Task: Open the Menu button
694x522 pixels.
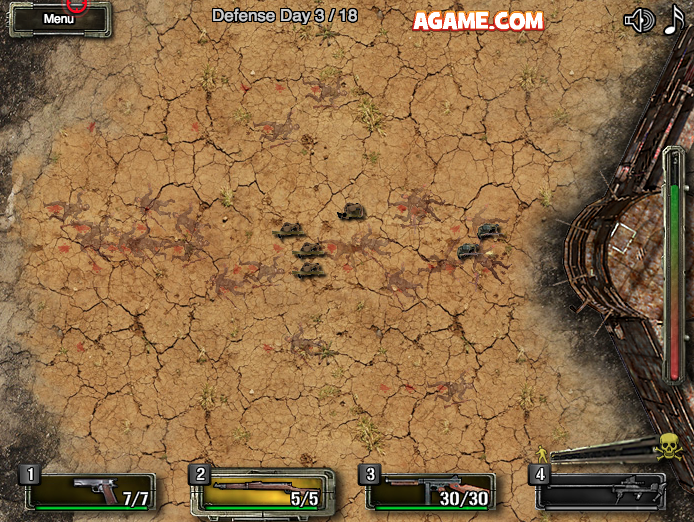Action: (x=59, y=19)
